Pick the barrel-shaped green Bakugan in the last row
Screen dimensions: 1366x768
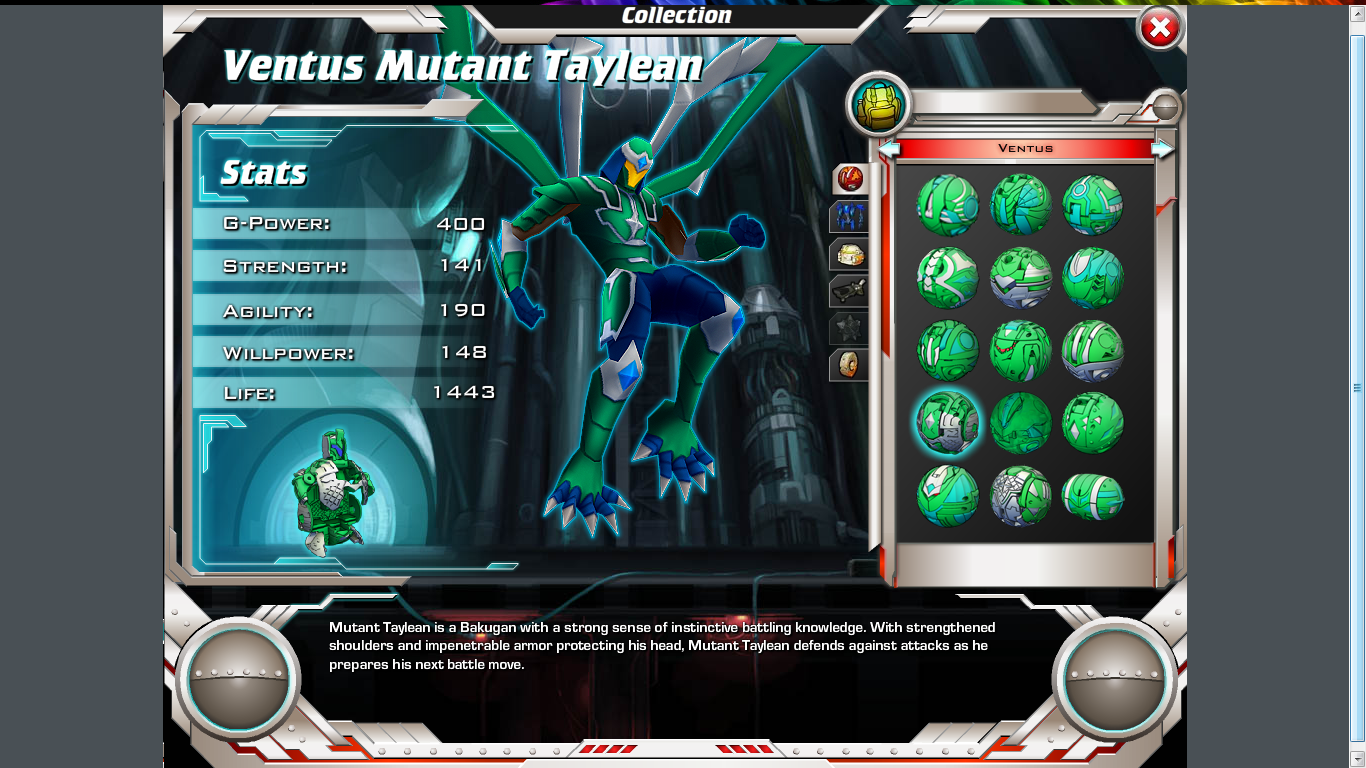[x=1092, y=496]
